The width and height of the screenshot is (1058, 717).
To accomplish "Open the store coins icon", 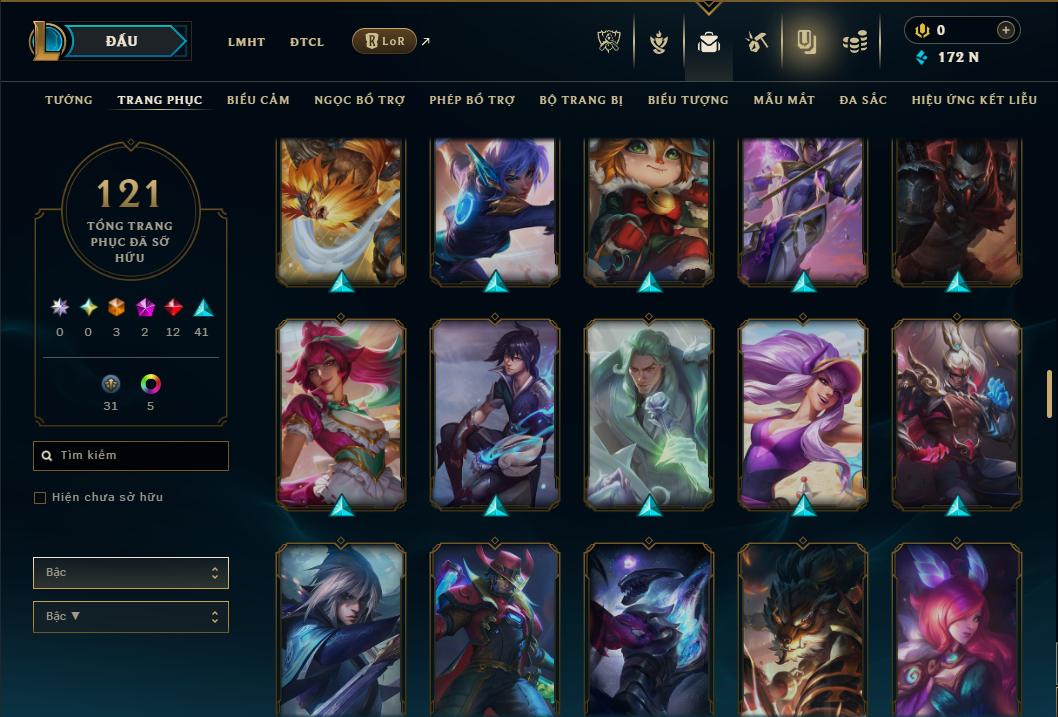I will (x=854, y=43).
